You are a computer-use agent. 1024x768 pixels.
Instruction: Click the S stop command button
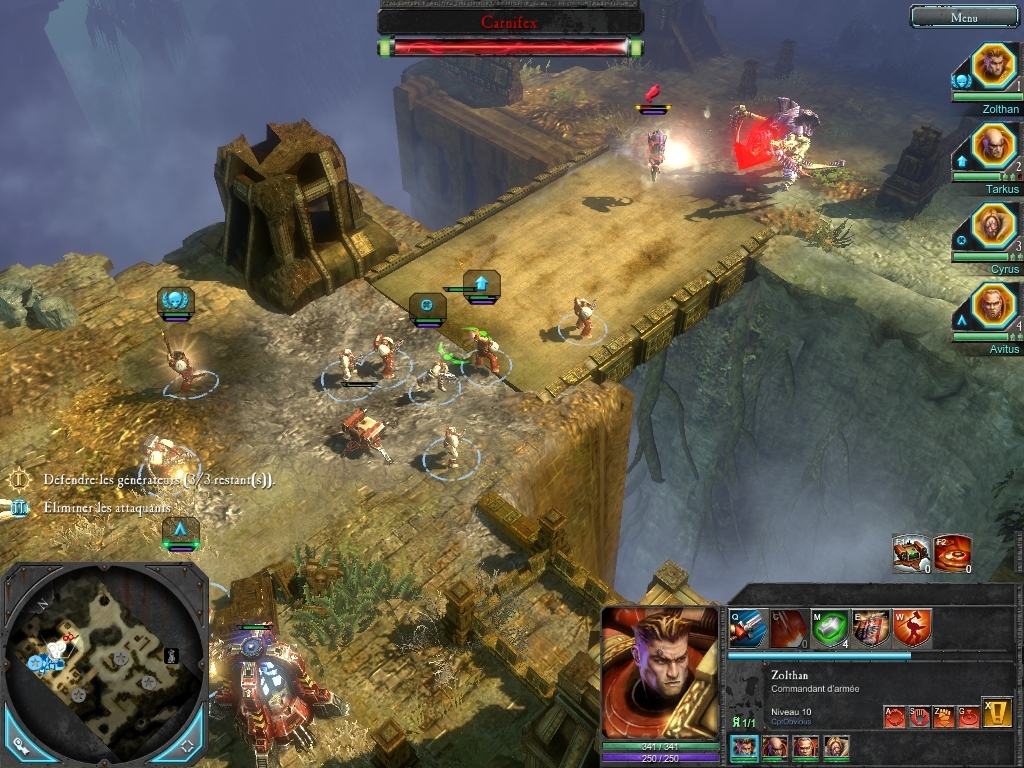pos(918,716)
